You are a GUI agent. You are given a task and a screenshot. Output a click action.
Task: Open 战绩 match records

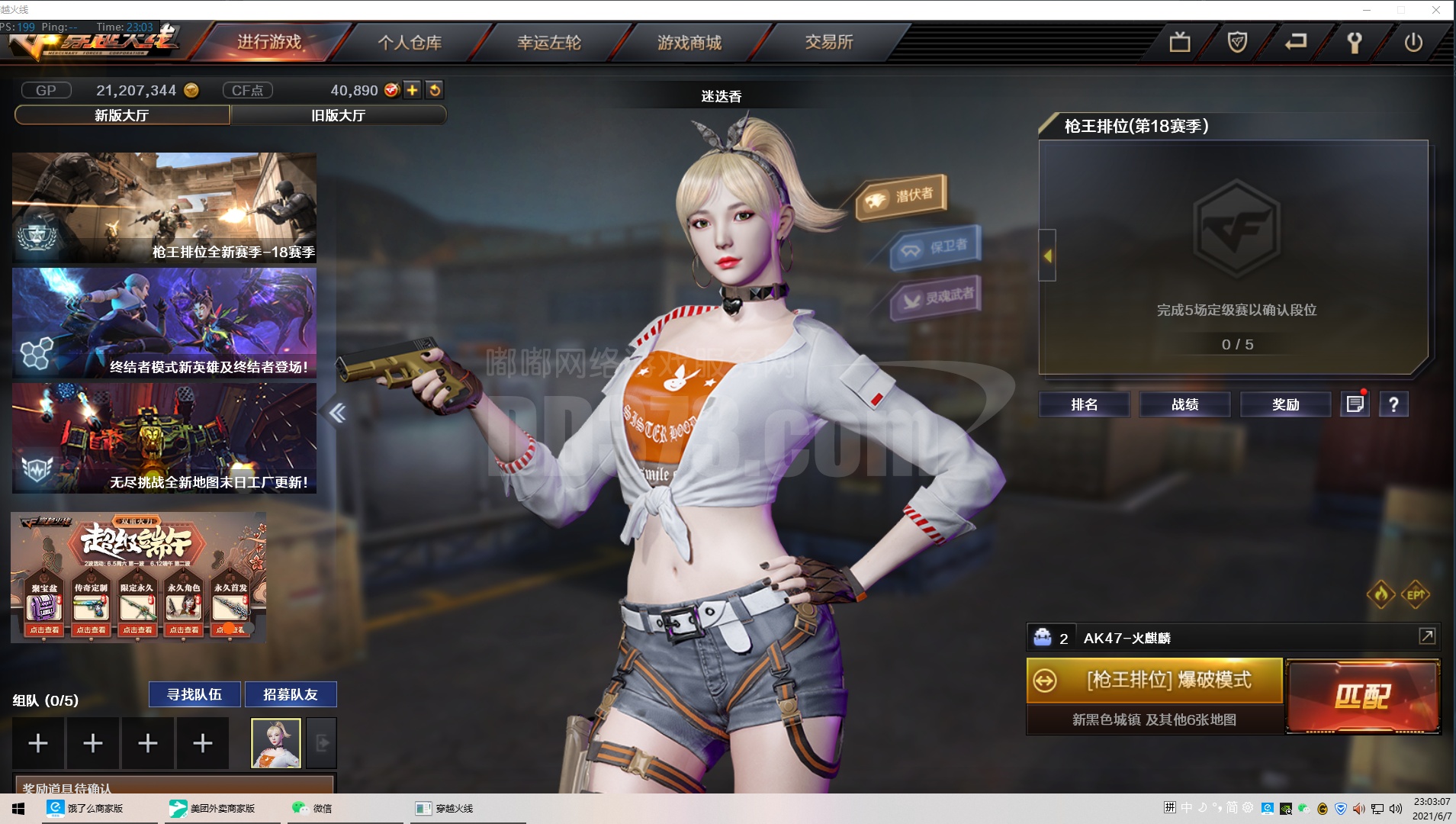pyautogui.click(x=1184, y=404)
